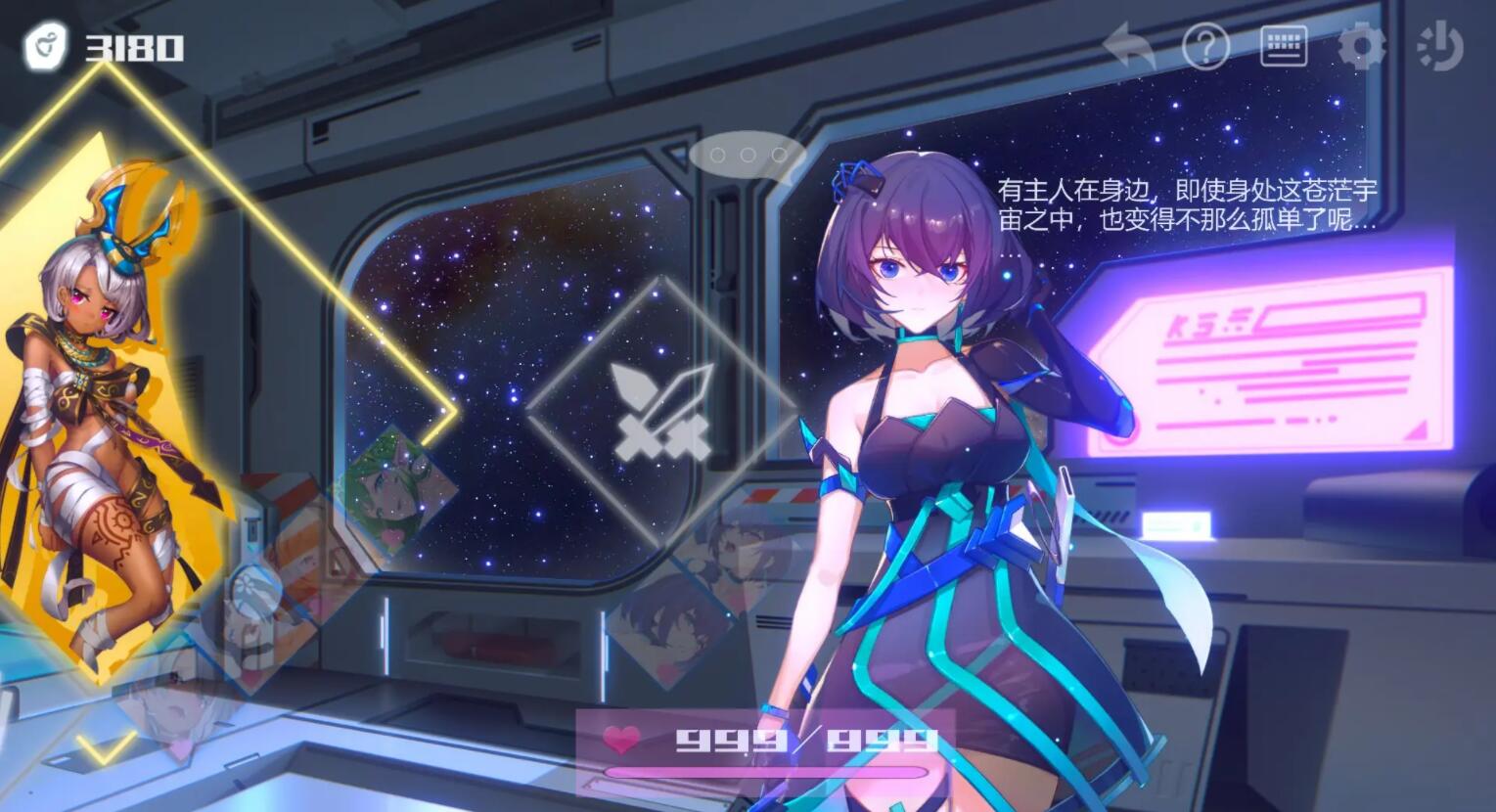Tap the three-dot speech bubble
Screen dimensions: 1496x812
[x=748, y=156]
